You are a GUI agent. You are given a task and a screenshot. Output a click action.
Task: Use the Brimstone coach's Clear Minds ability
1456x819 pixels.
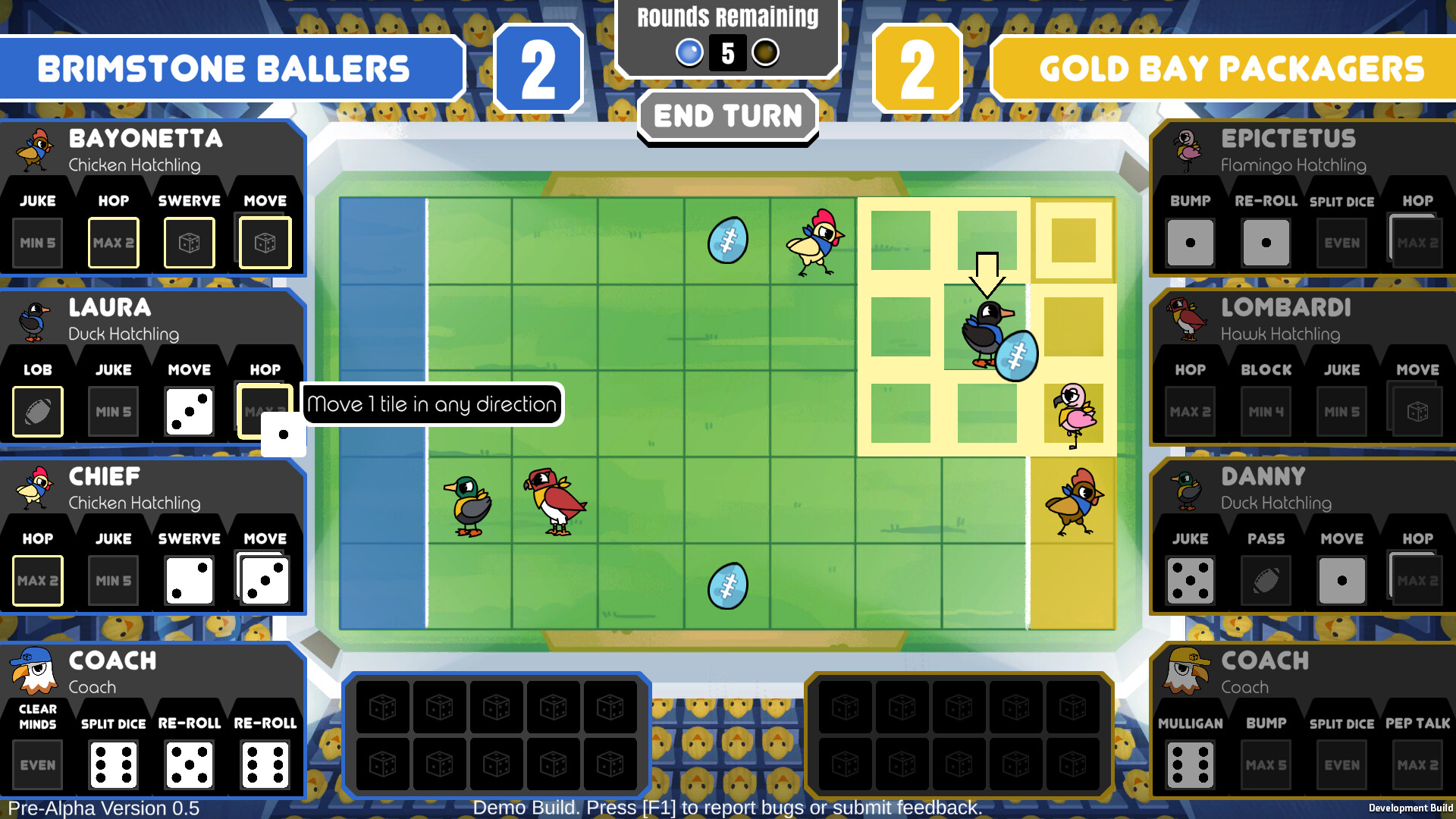tap(36, 764)
